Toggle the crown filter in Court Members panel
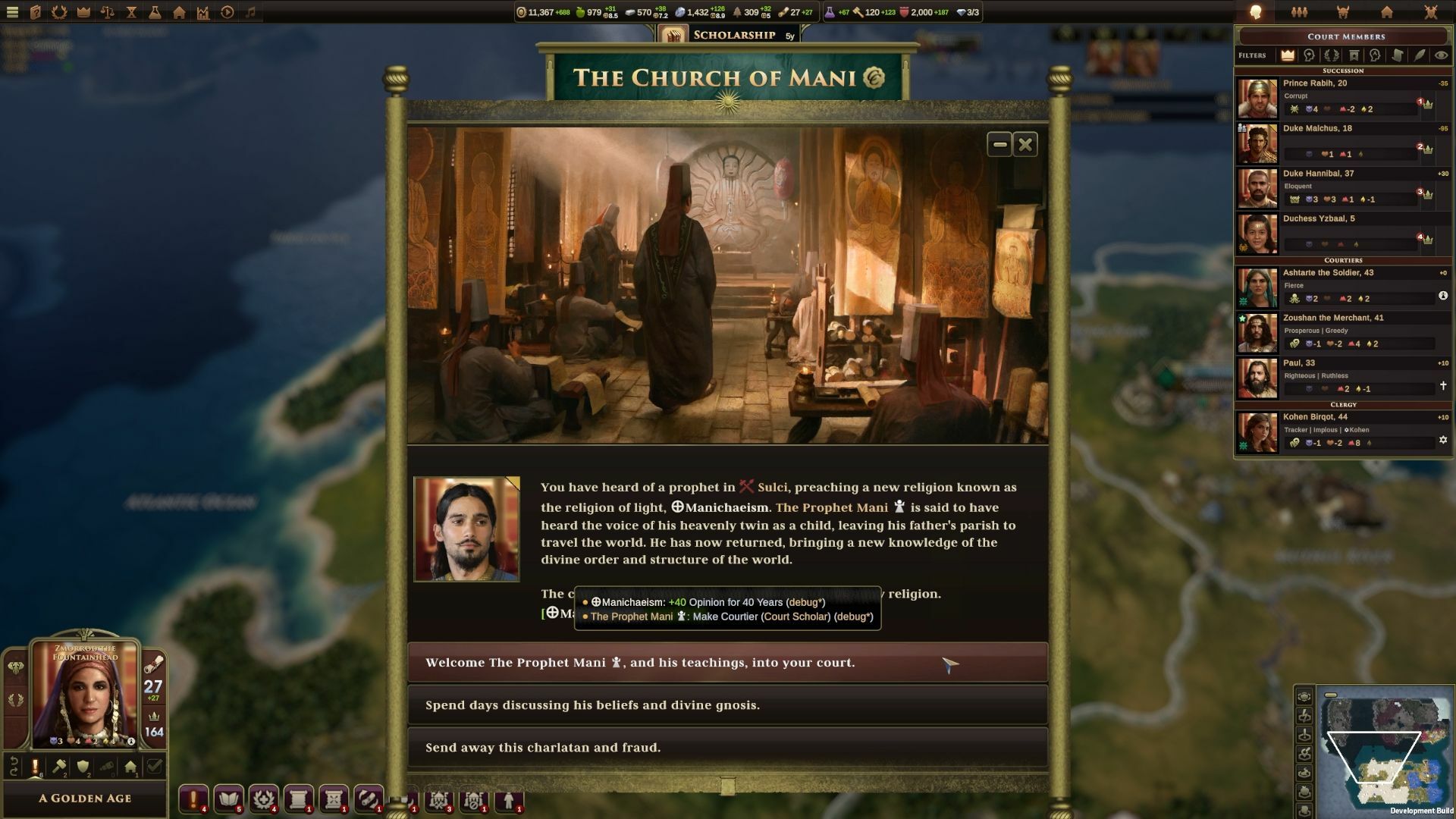Viewport: 1456px width, 819px height. click(1288, 55)
